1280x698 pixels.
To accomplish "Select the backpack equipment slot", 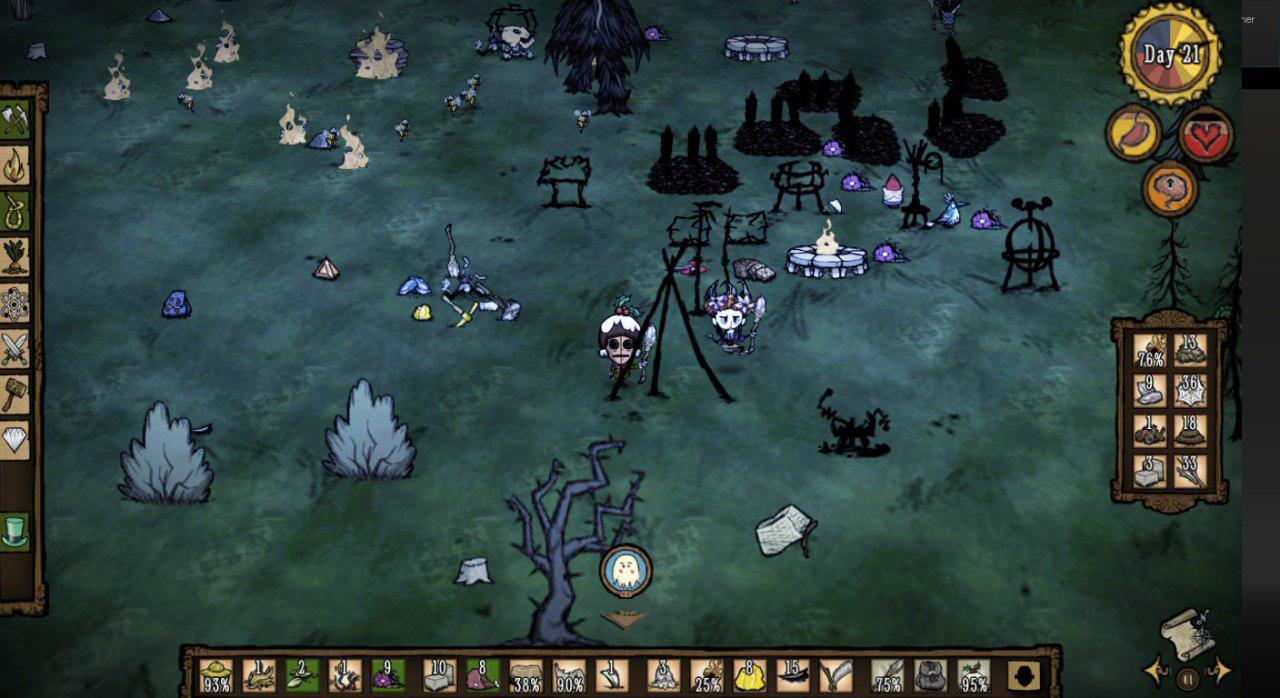I will pyautogui.click(x=930, y=677).
